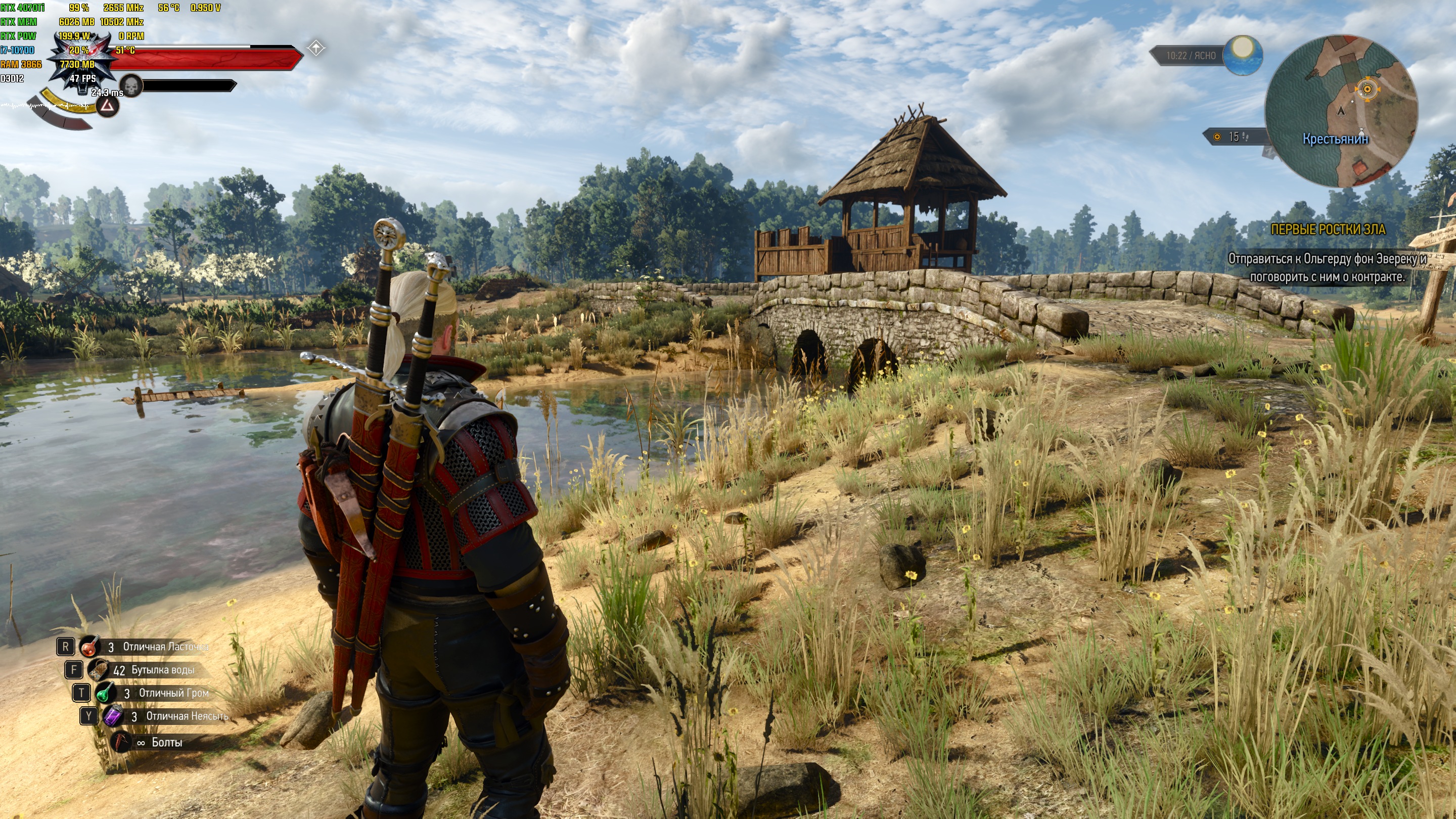1456x819 pixels.
Task: Click the skull icon under the health bar
Action: coord(131,86)
